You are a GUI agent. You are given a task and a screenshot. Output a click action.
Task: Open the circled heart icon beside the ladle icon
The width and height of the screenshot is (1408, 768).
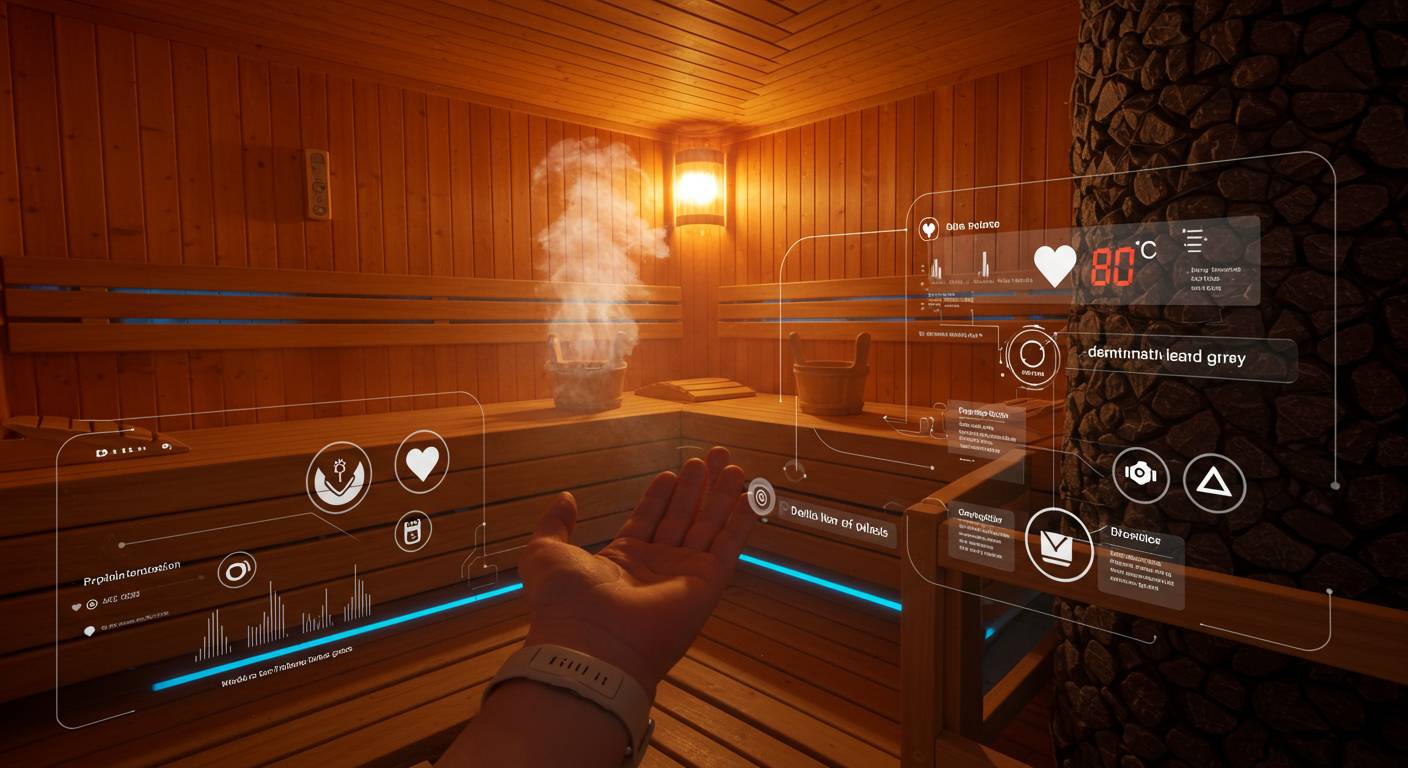[x=422, y=464]
